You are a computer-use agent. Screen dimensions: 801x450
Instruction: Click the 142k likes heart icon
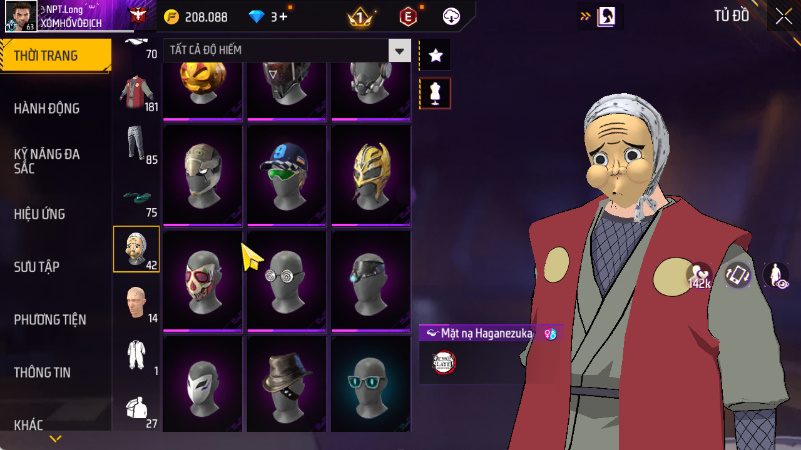700,276
